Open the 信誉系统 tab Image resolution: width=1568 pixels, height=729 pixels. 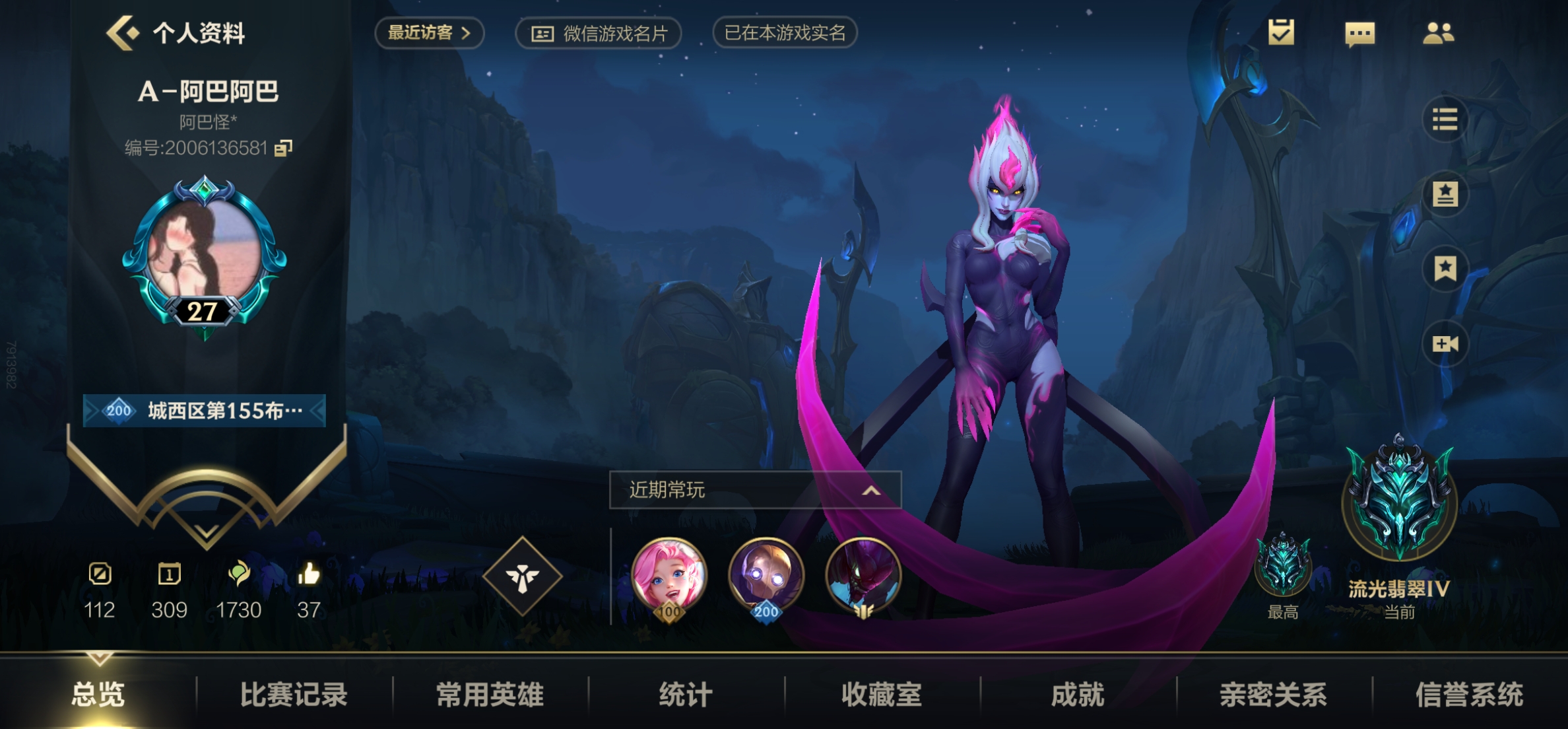(x=1469, y=694)
